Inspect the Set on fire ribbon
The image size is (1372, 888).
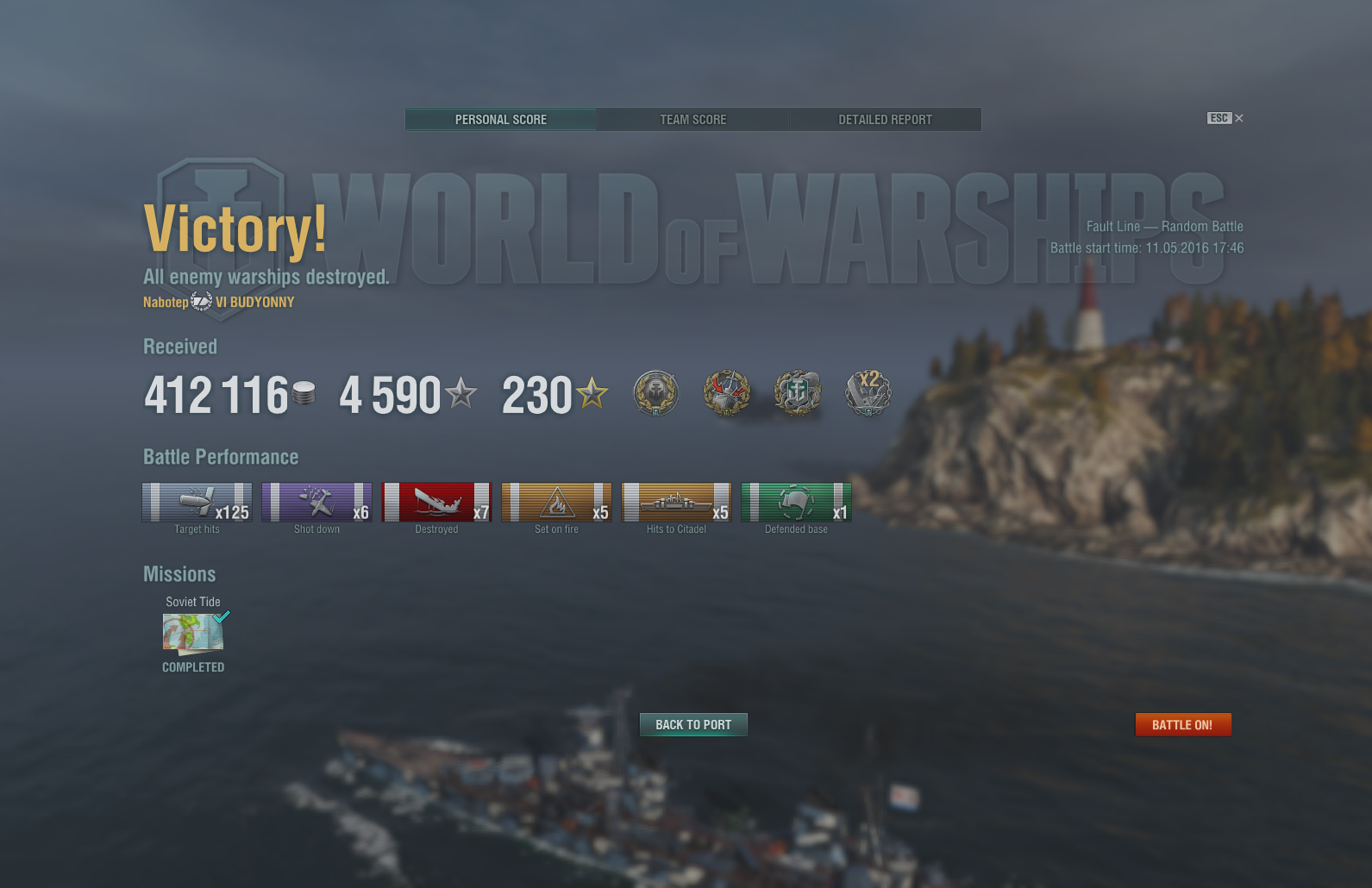click(557, 503)
